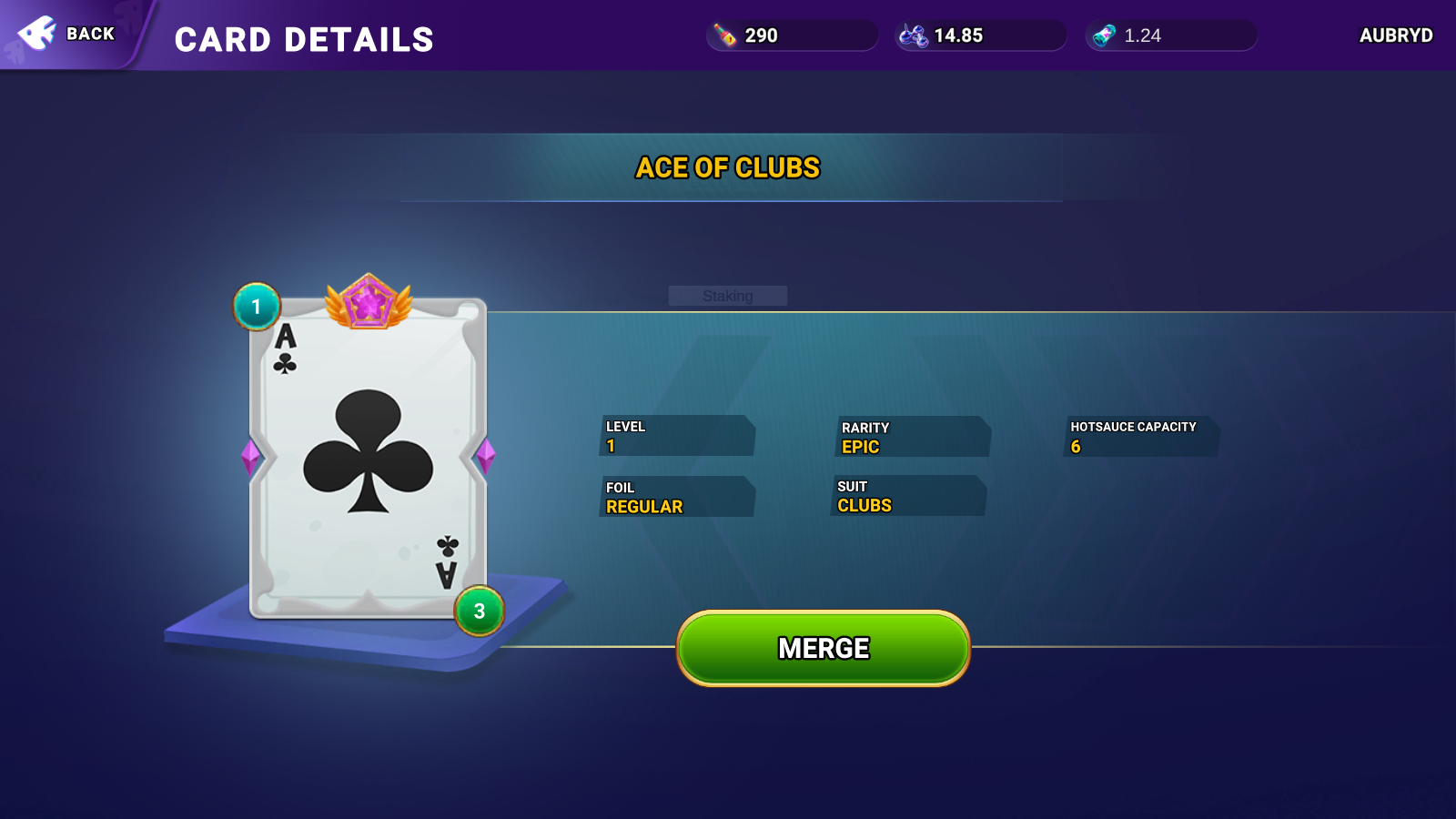Open the 14.85 token balance
1456x819 pixels.
(x=980, y=35)
